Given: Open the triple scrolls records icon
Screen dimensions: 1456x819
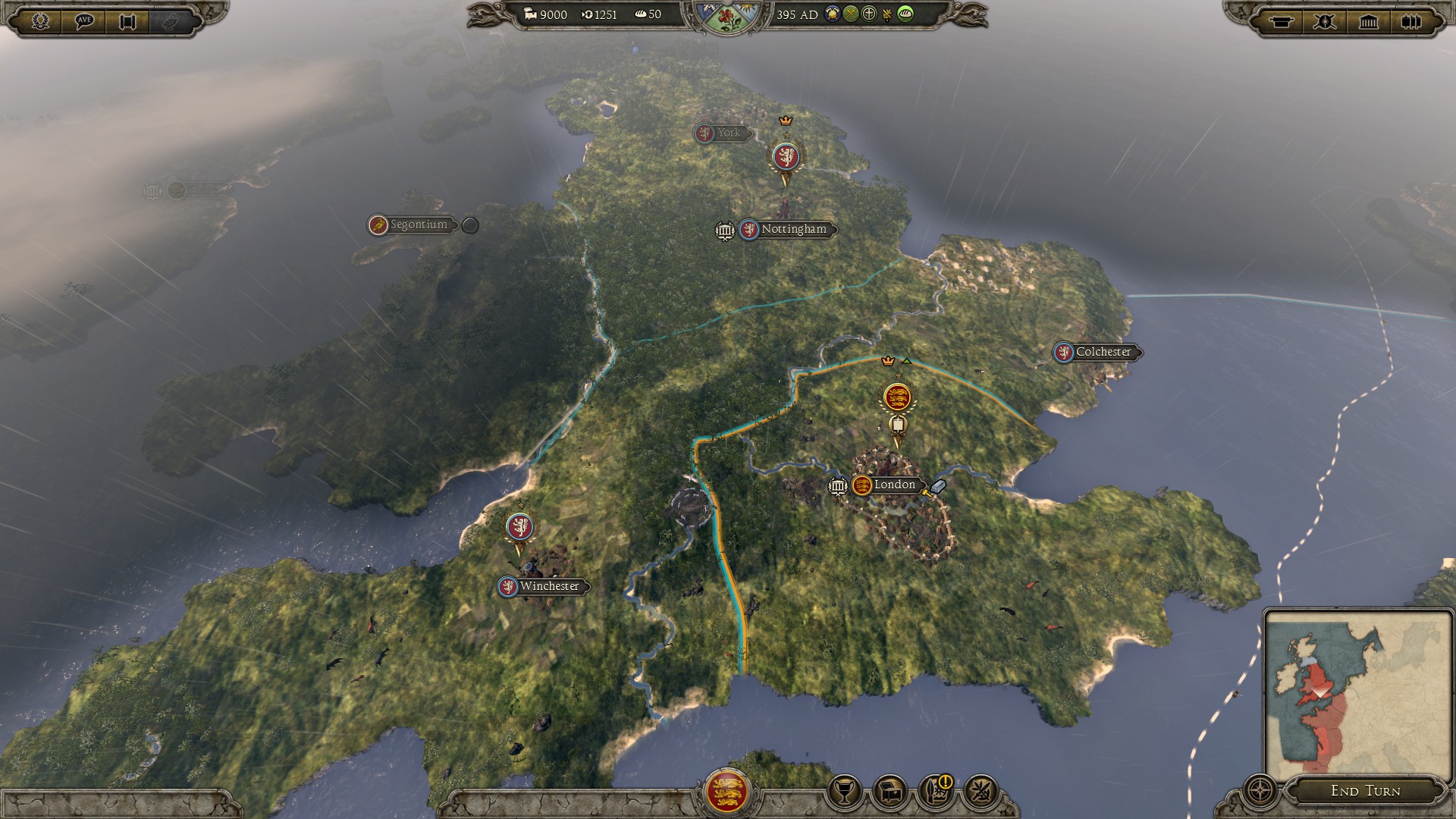Looking at the screenshot, I should click(x=1410, y=21).
